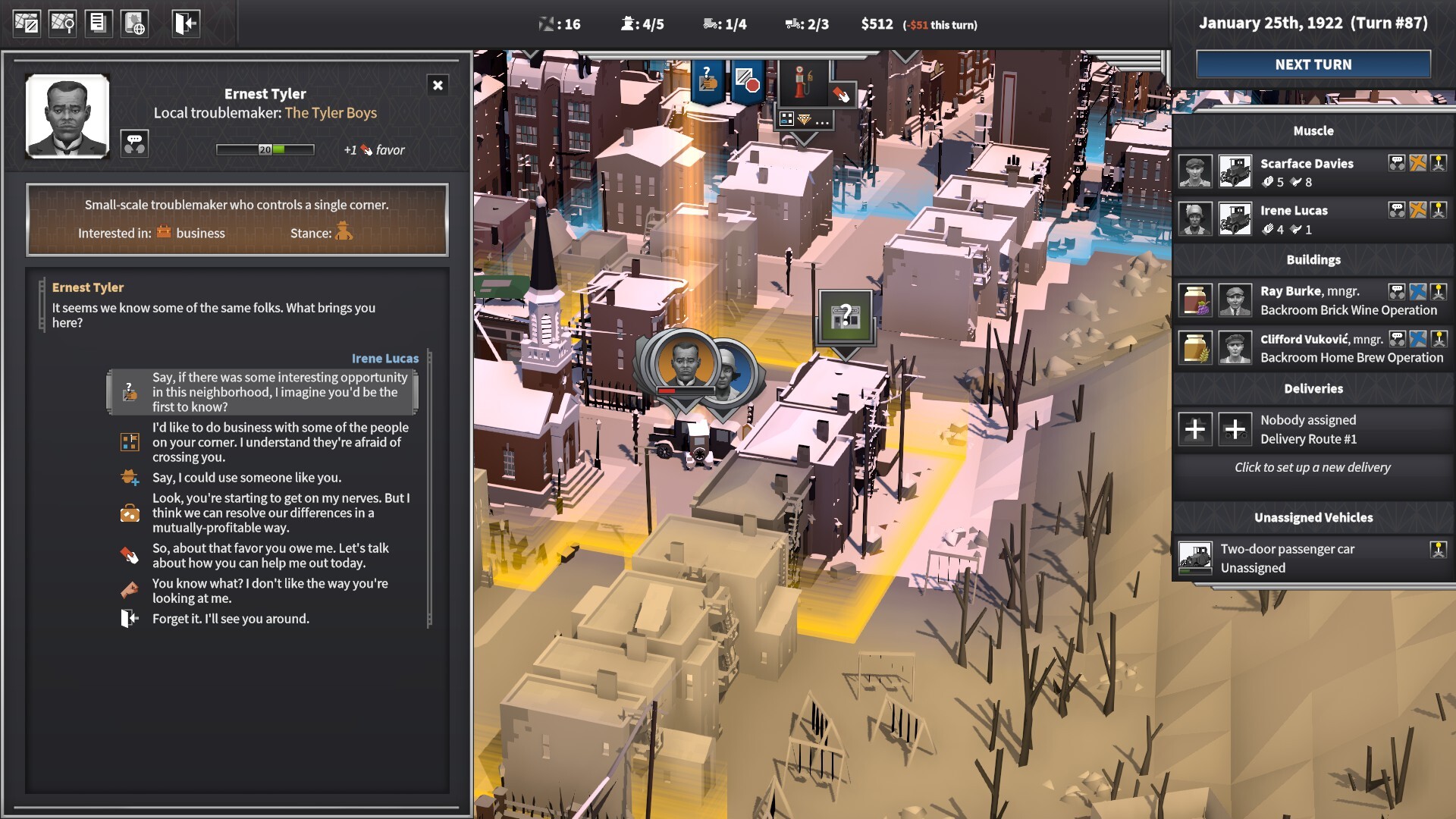Click to set up a new delivery
Viewport: 1456px width, 819px height.
click(1312, 467)
